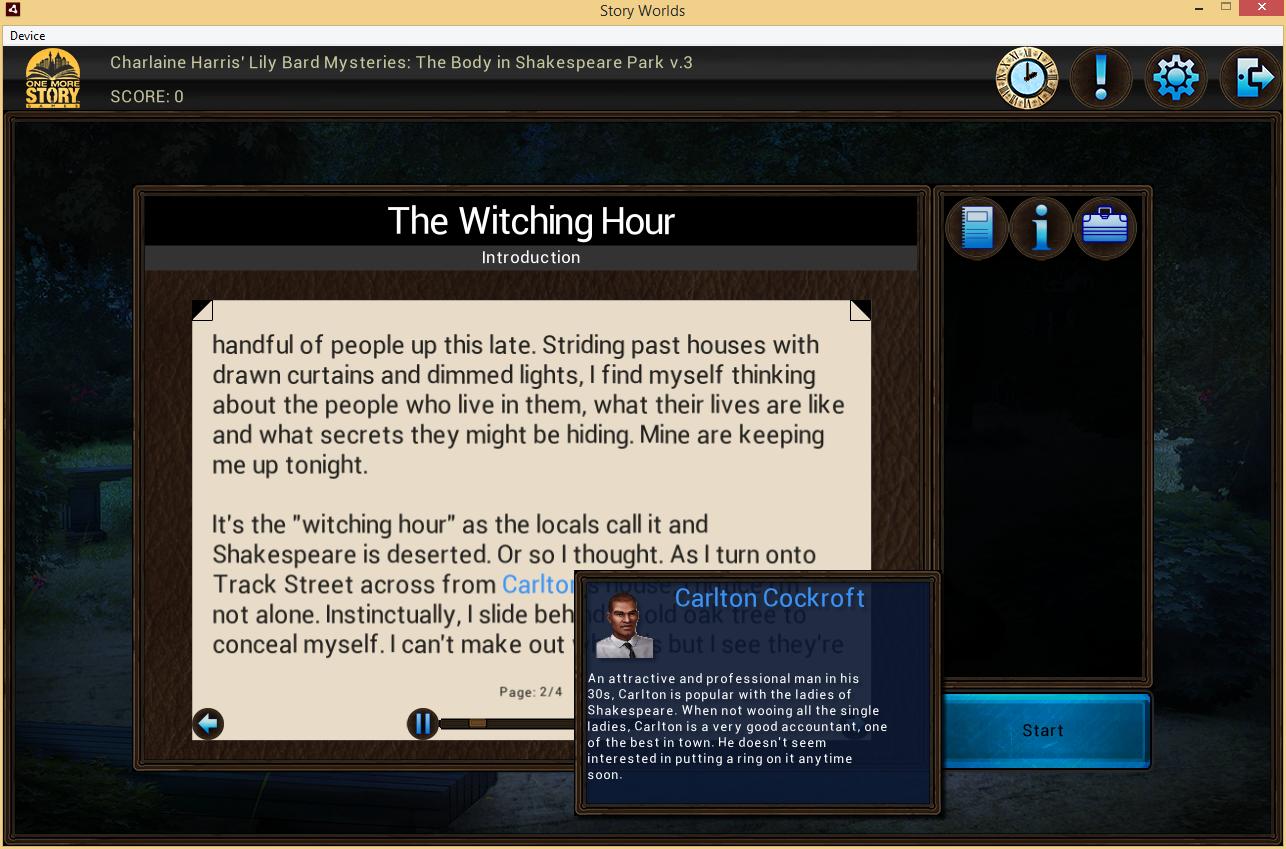Viewport: 1286px width, 849px height.
Task: Exit the story via the door icon
Action: click(1249, 77)
